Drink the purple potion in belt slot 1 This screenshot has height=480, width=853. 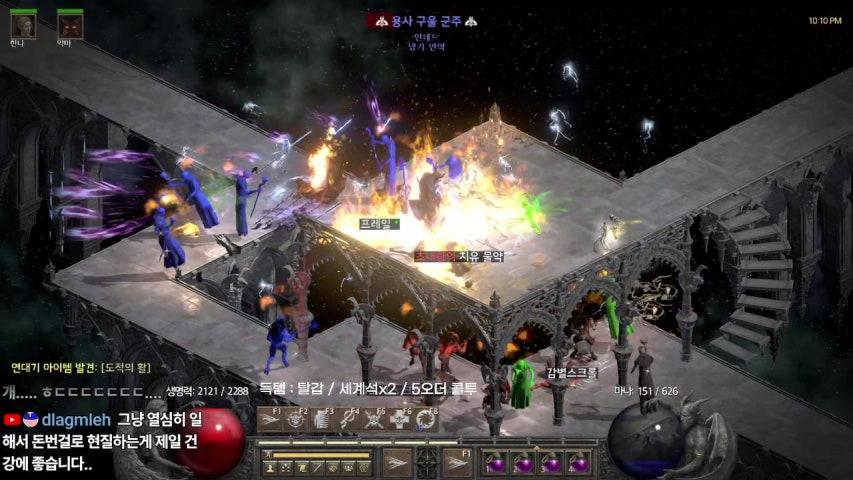(x=494, y=464)
